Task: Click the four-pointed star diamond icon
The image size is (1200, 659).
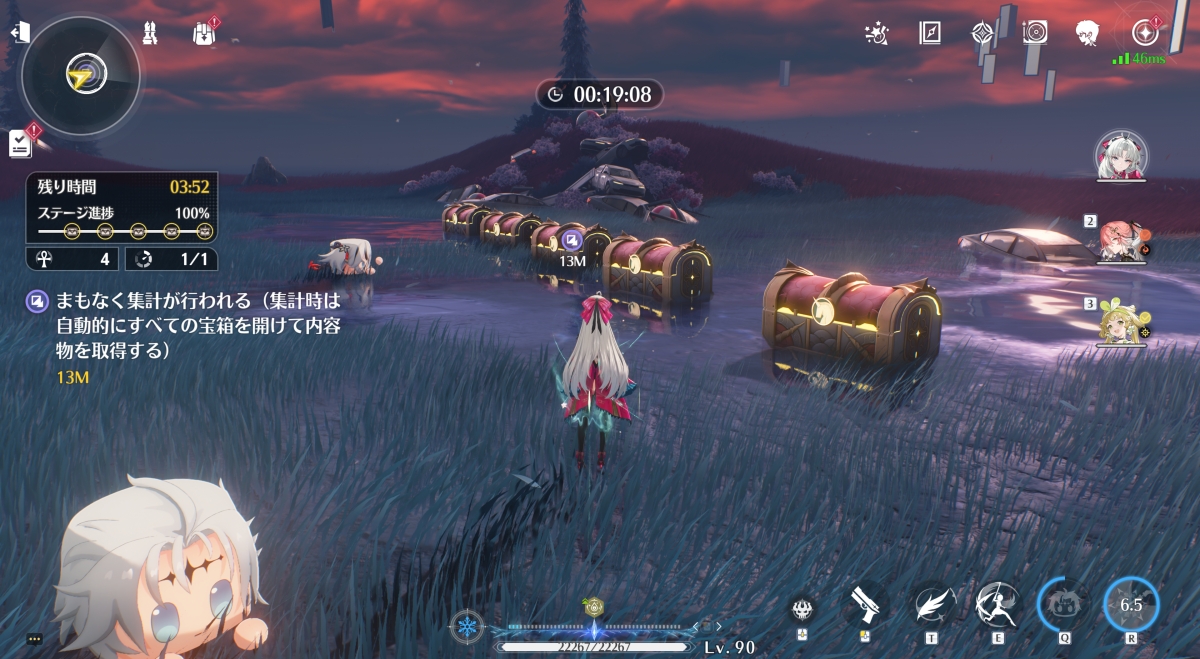Action: (x=982, y=33)
